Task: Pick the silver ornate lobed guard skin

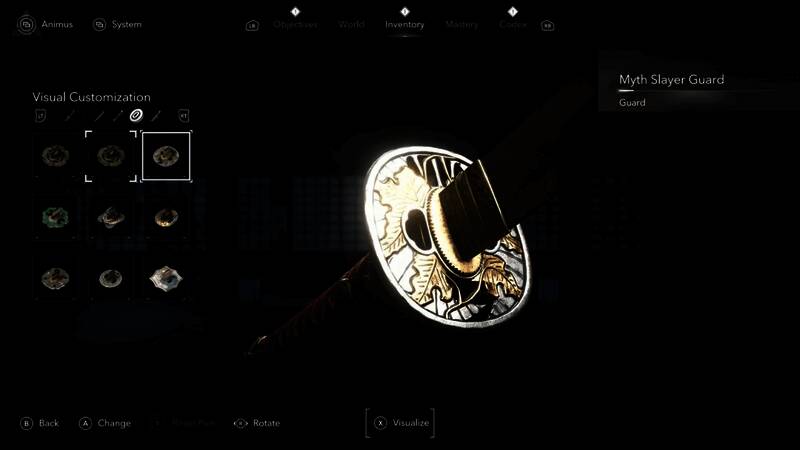Action: pyautogui.click(x=166, y=279)
